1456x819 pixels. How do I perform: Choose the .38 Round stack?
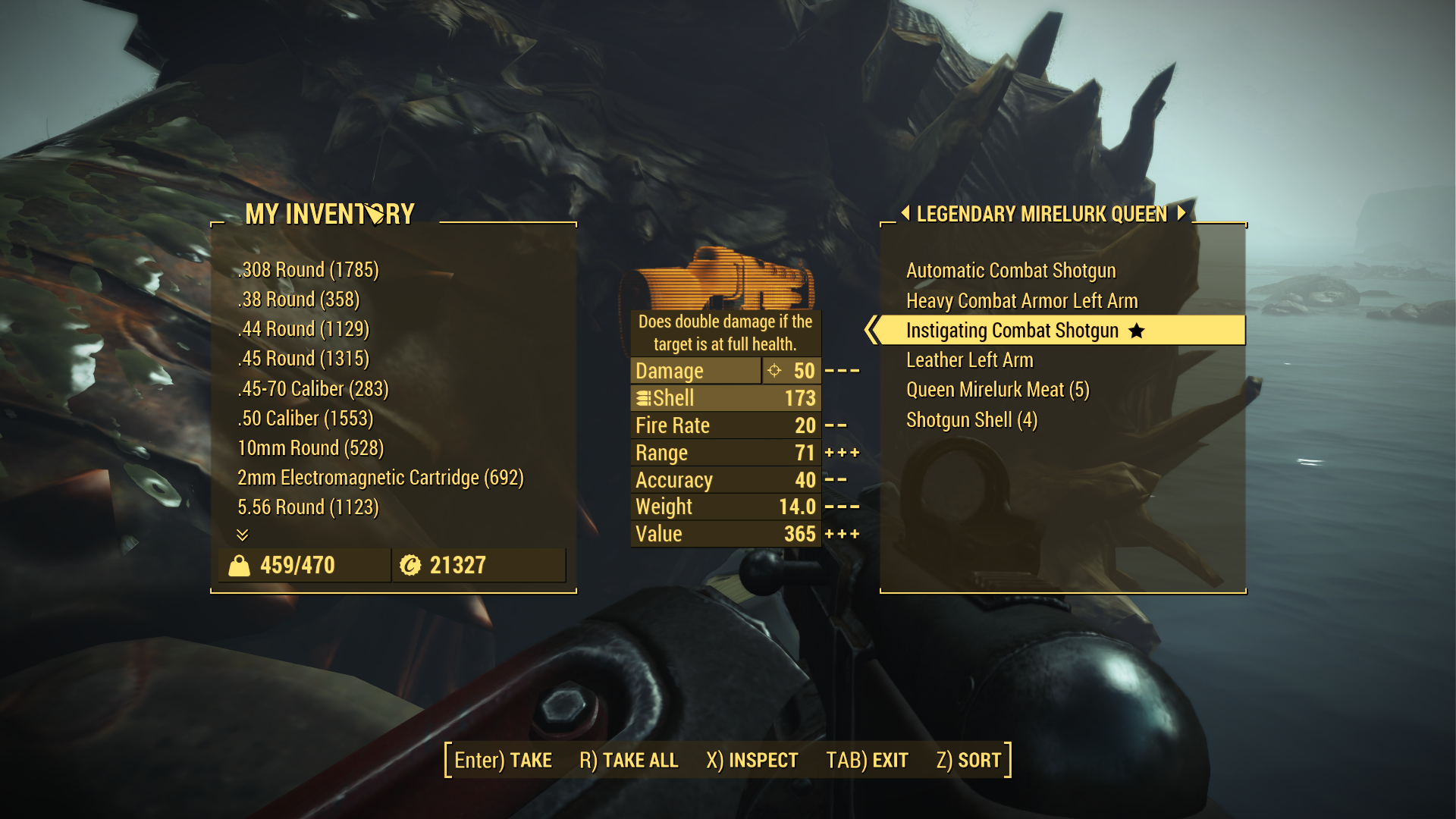[x=299, y=300]
